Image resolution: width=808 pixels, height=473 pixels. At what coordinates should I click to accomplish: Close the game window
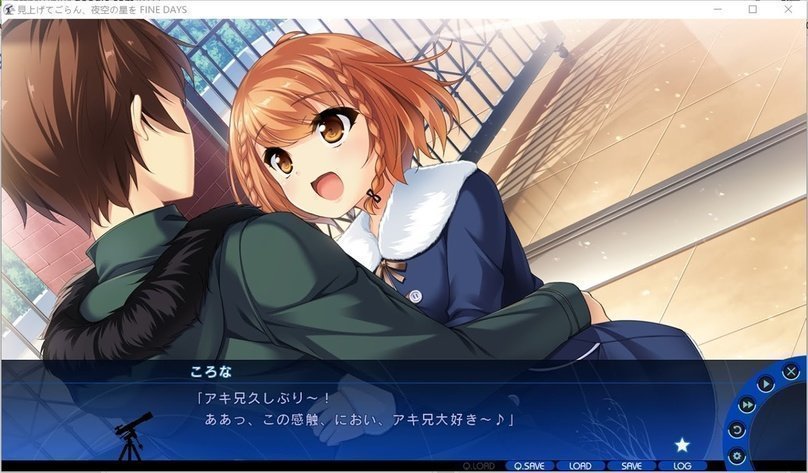coord(788,9)
